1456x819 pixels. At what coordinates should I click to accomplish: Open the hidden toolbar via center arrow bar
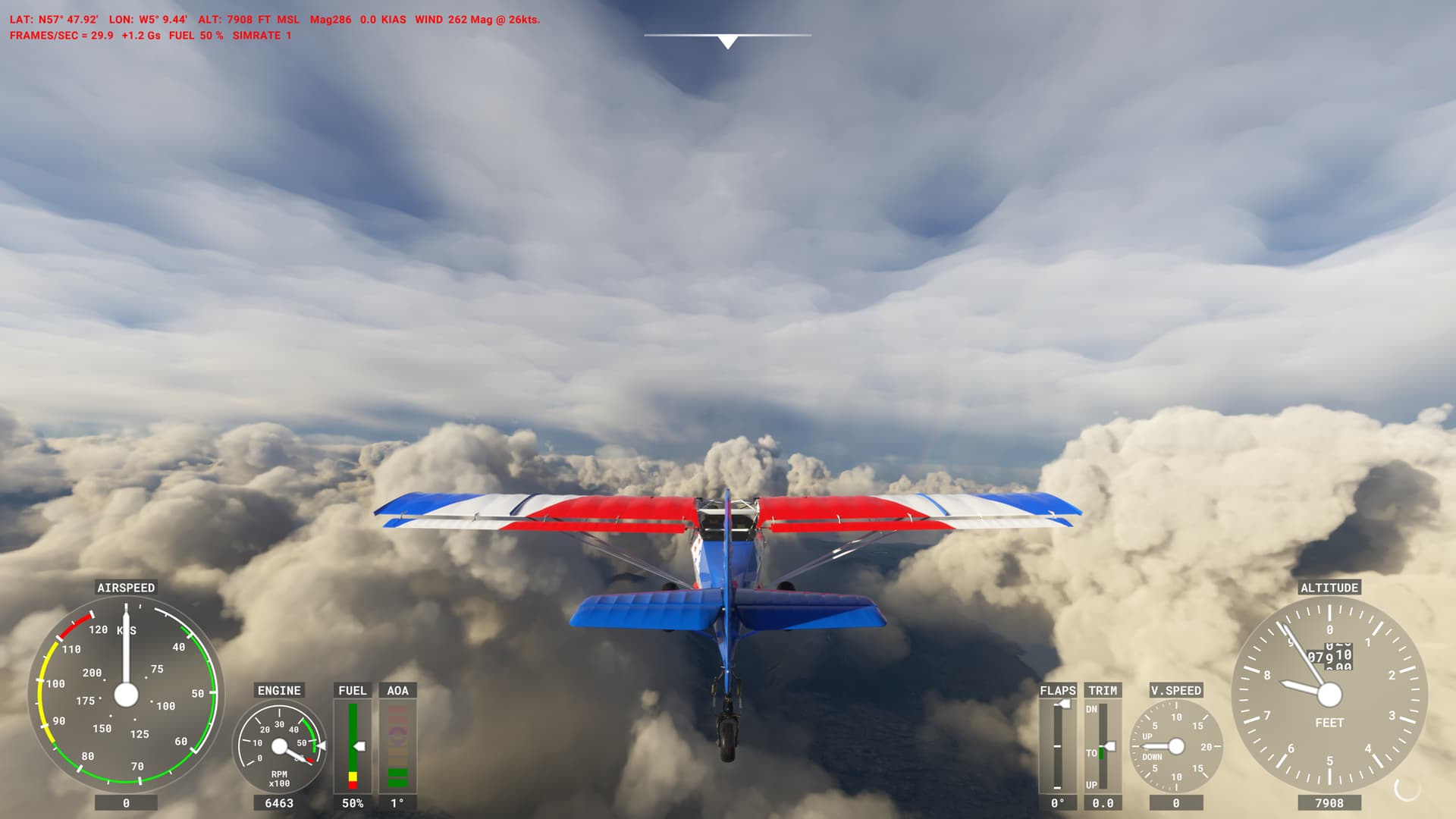click(726, 35)
